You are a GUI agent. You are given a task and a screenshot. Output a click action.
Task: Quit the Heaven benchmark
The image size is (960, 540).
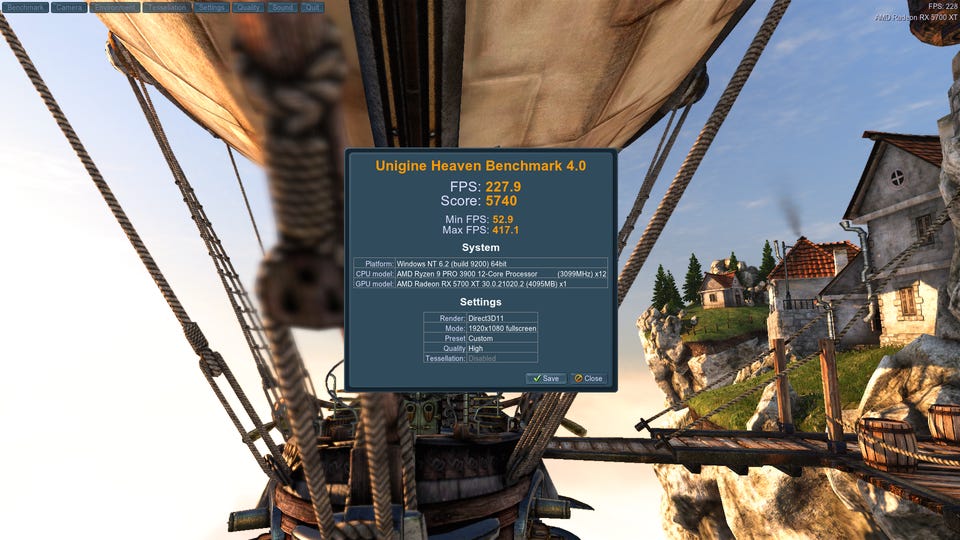(312, 7)
